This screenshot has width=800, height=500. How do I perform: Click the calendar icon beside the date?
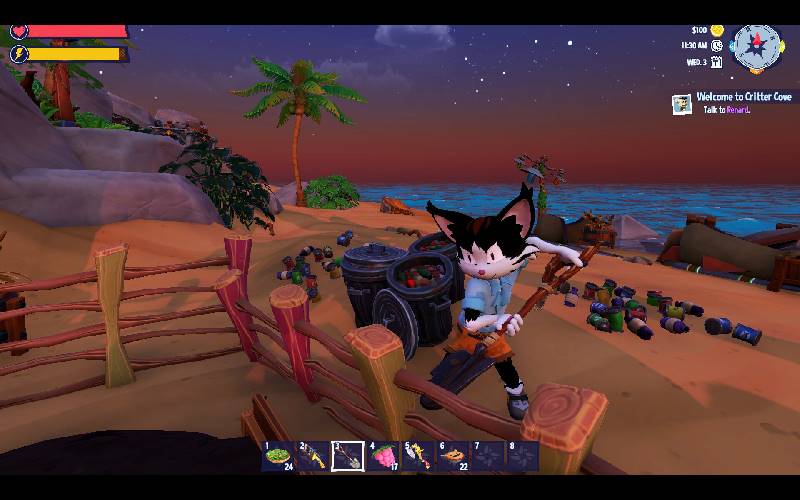click(717, 62)
